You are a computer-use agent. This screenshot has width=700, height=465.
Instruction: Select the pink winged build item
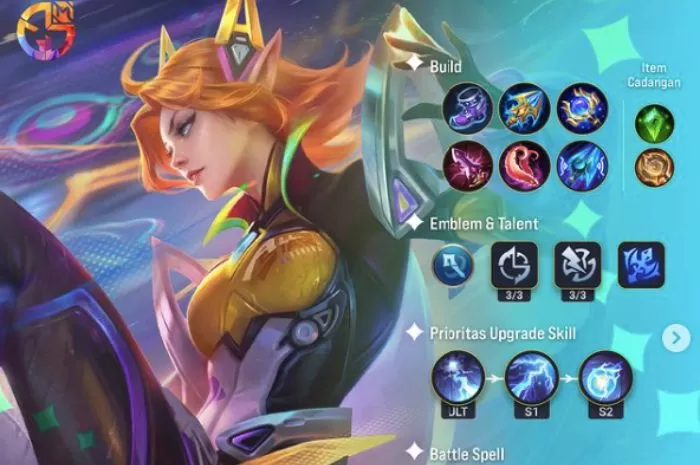468,165
